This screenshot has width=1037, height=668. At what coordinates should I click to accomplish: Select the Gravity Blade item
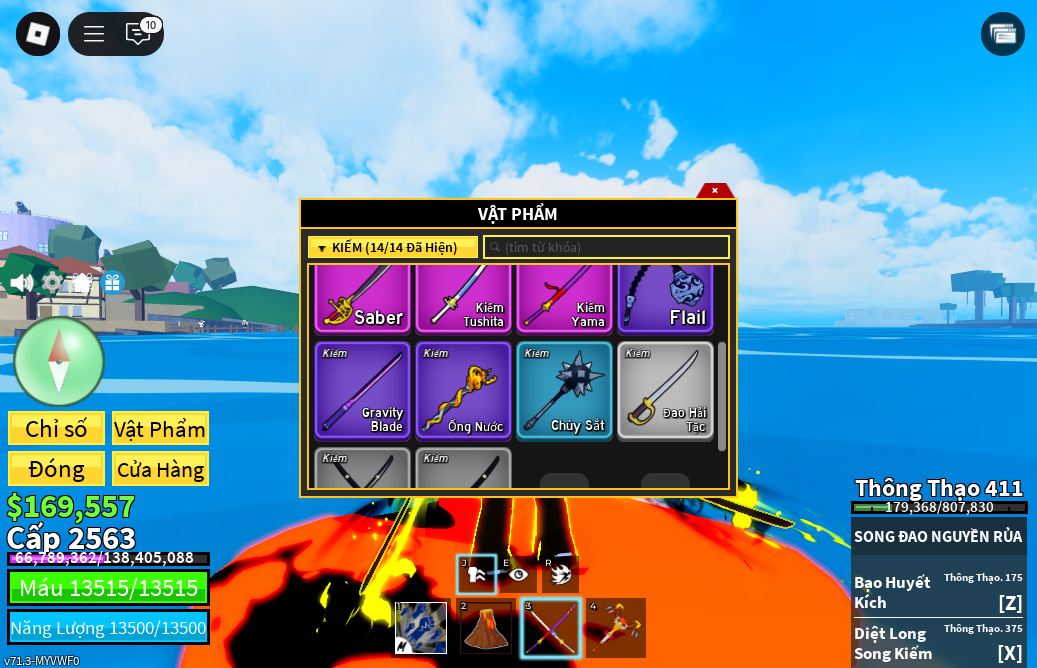click(362, 390)
